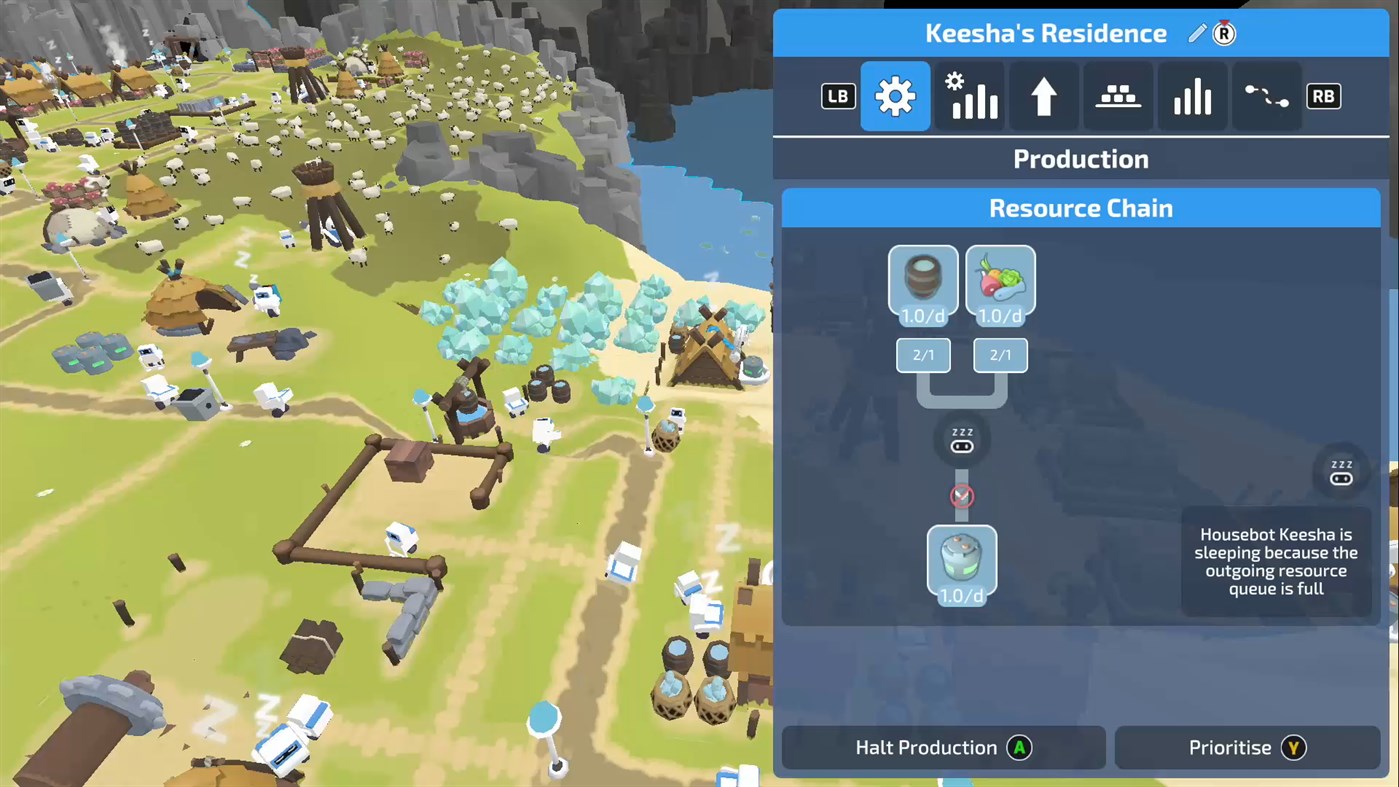
Task: Open the inventory storage tab icon
Action: [x=1117, y=95]
